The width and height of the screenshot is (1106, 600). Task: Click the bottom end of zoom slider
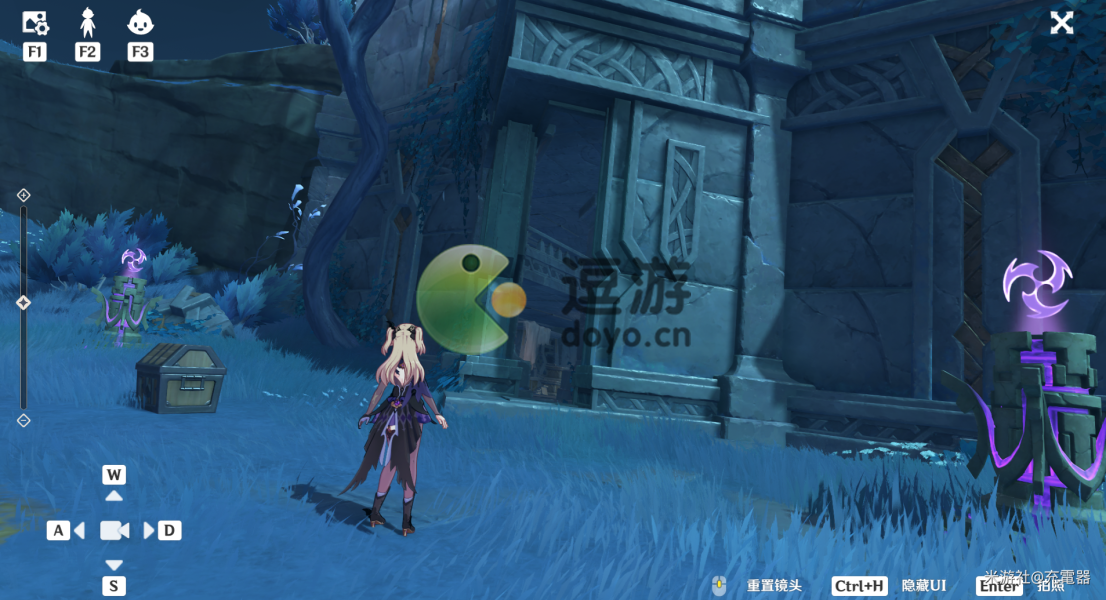pos(24,421)
